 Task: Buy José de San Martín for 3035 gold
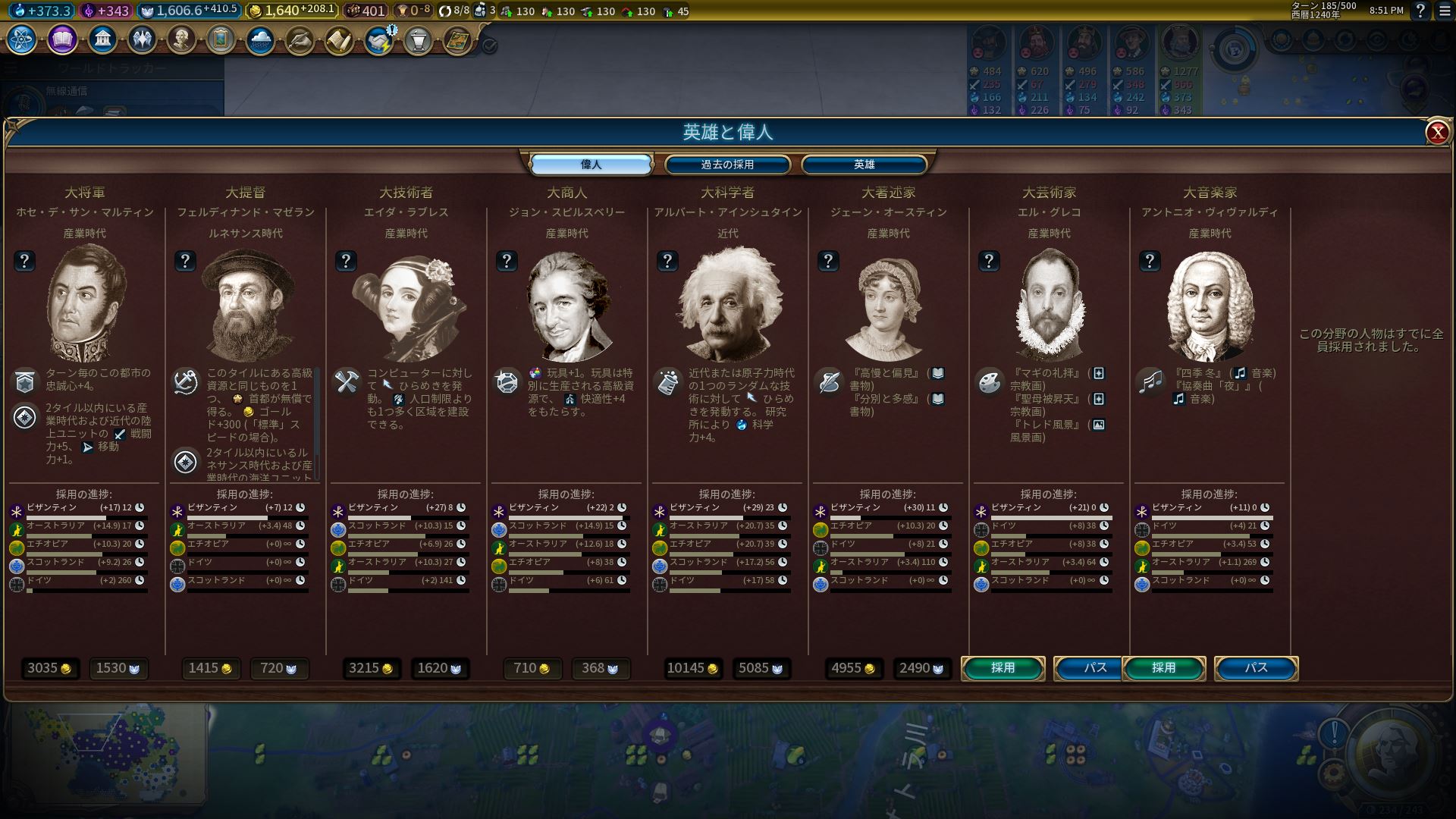tap(49, 668)
